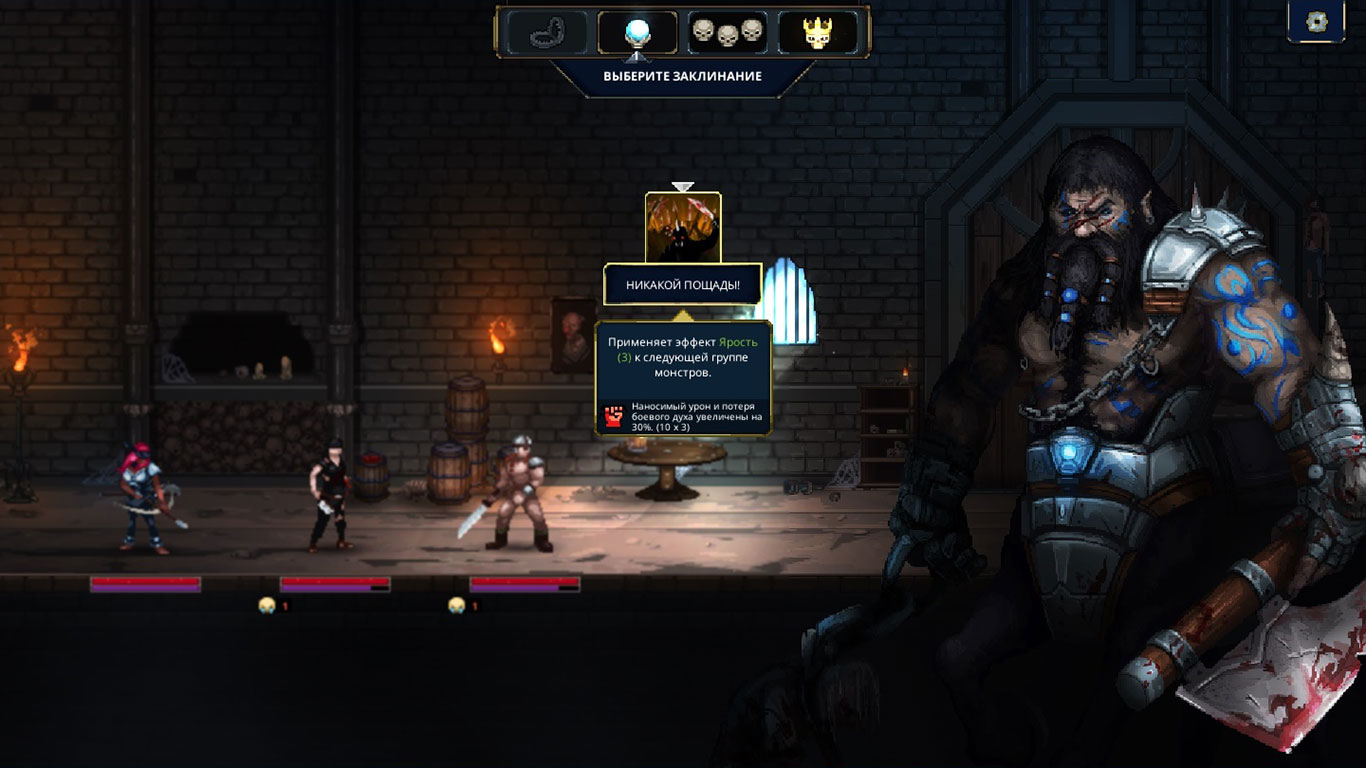The image size is (1366, 768).
Task: Click the three skulls monster phase icon
Action: 727,33
